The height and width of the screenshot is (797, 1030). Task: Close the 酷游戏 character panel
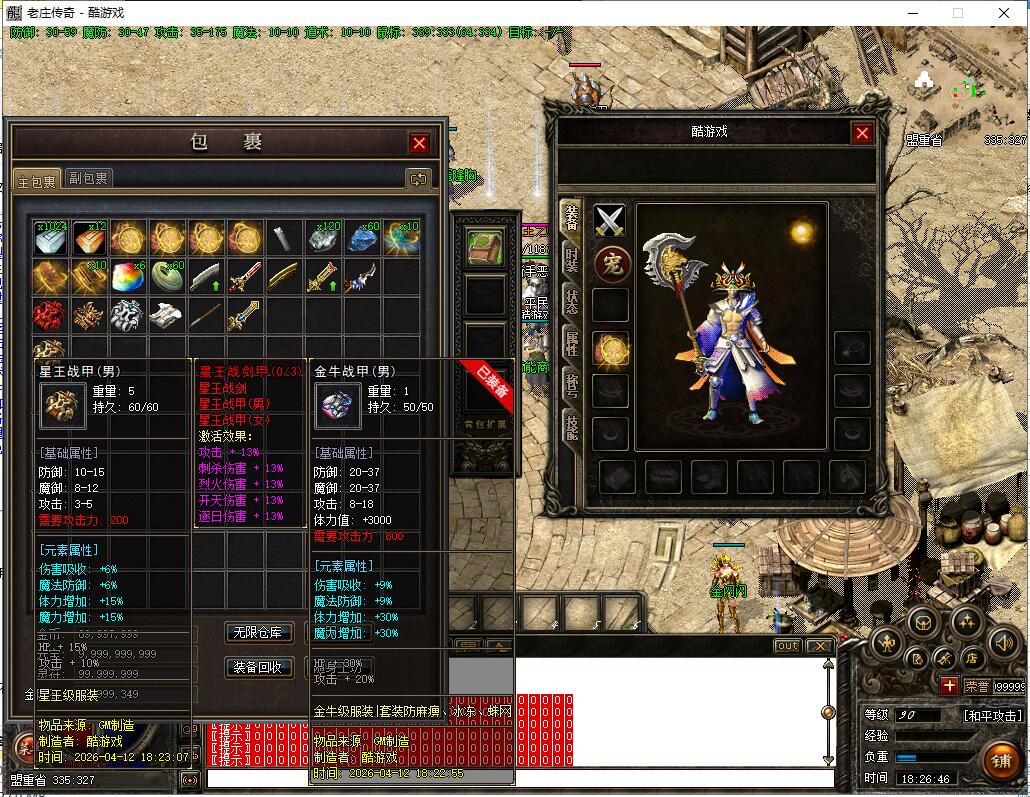pyautogui.click(x=862, y=133)
